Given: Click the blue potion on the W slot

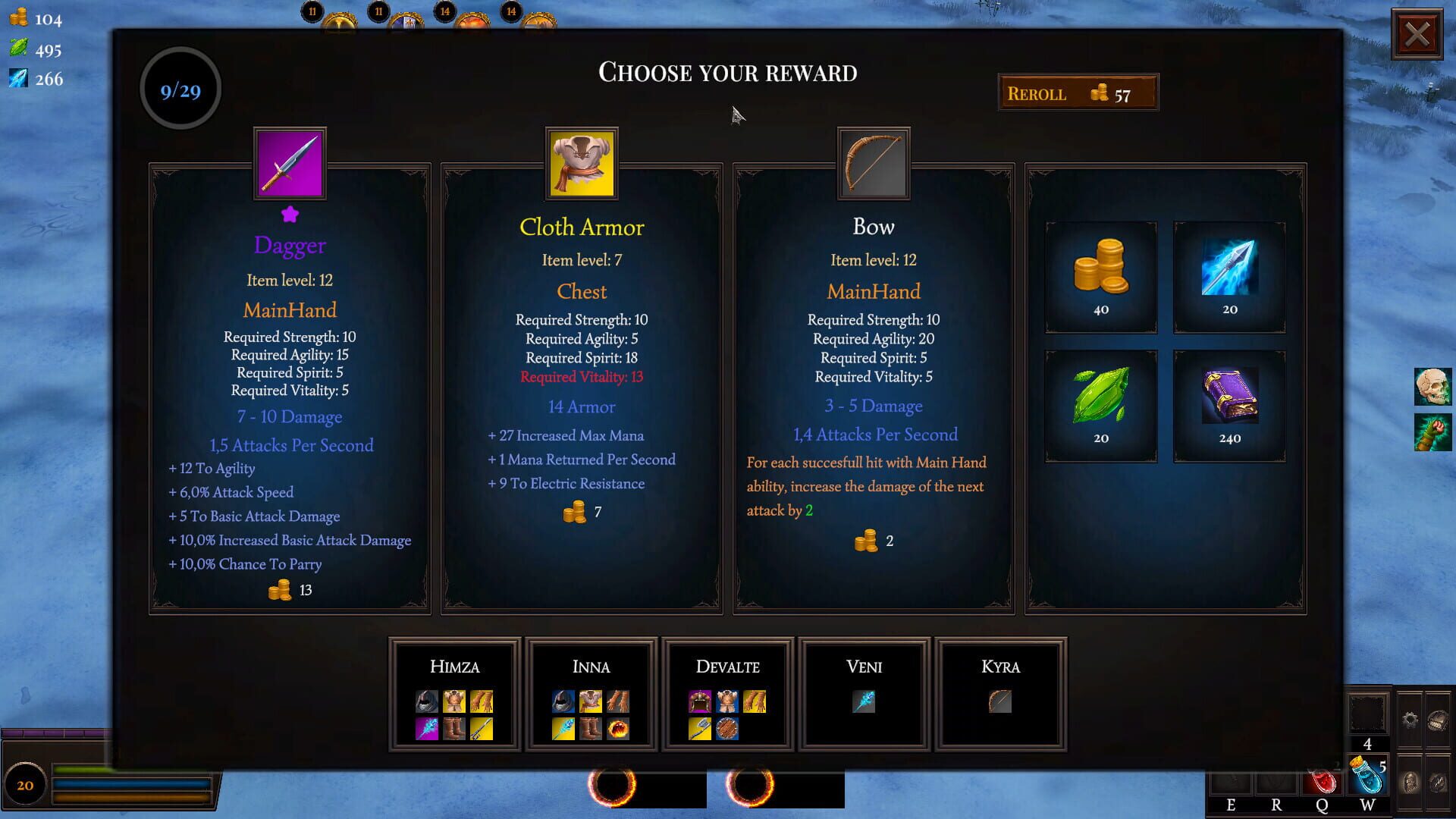Looking at the screenshot, I should [1367, 778].
